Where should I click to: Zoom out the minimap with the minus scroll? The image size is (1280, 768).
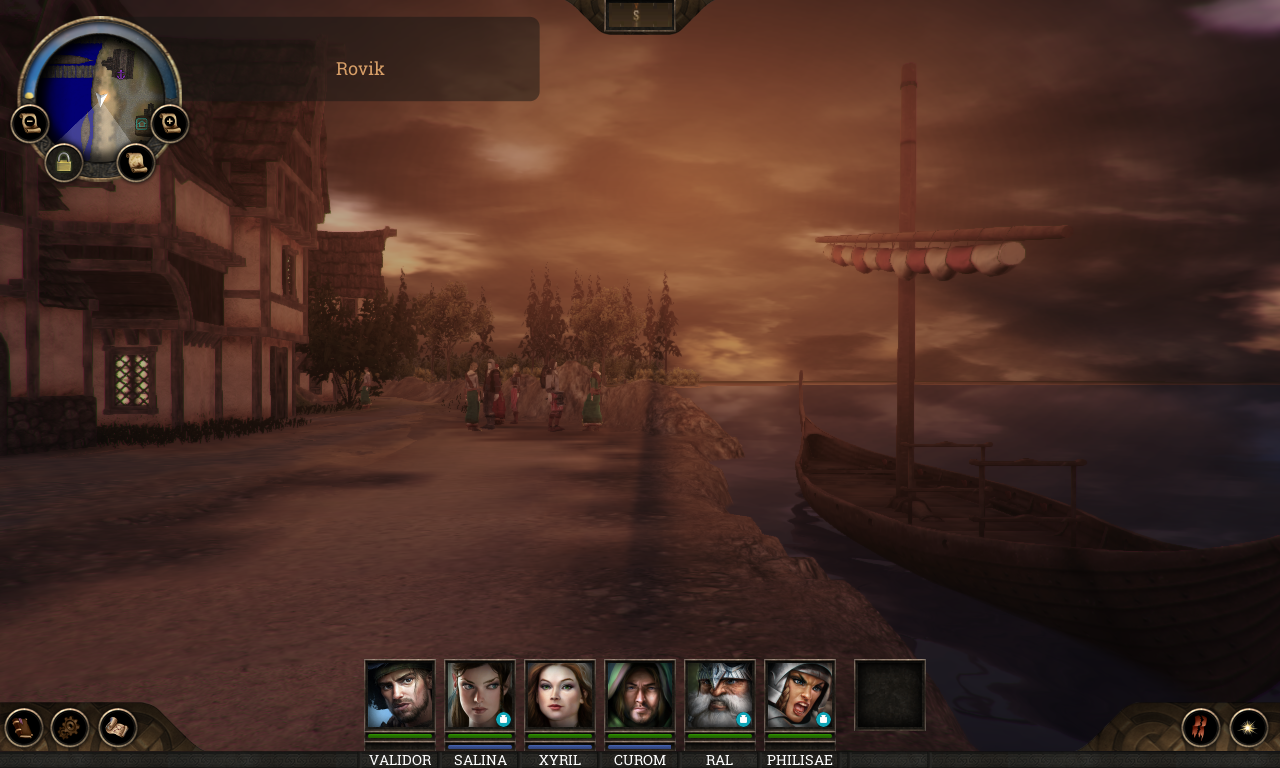coord(30,123)
